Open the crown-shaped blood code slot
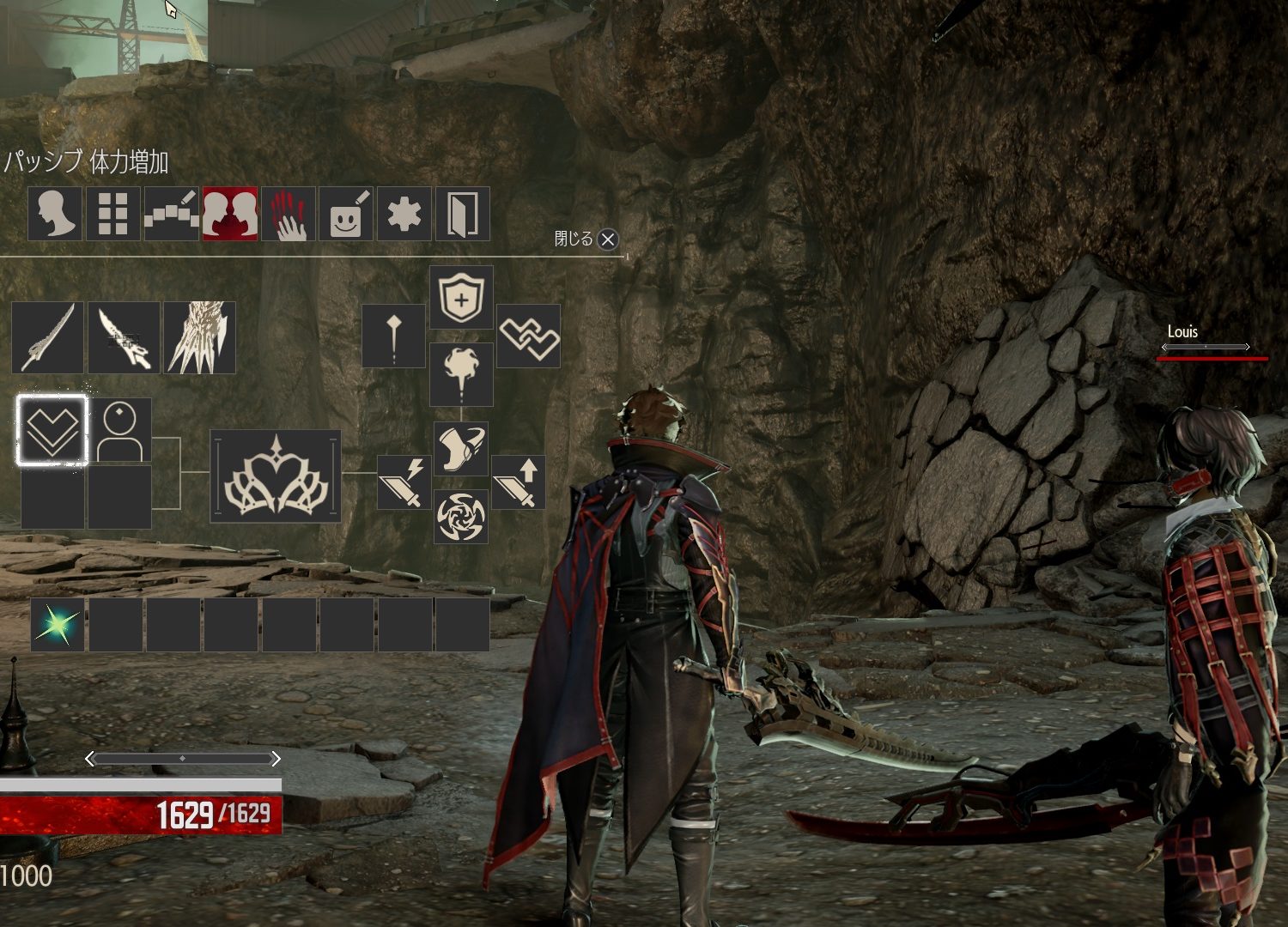 (276, 476)
